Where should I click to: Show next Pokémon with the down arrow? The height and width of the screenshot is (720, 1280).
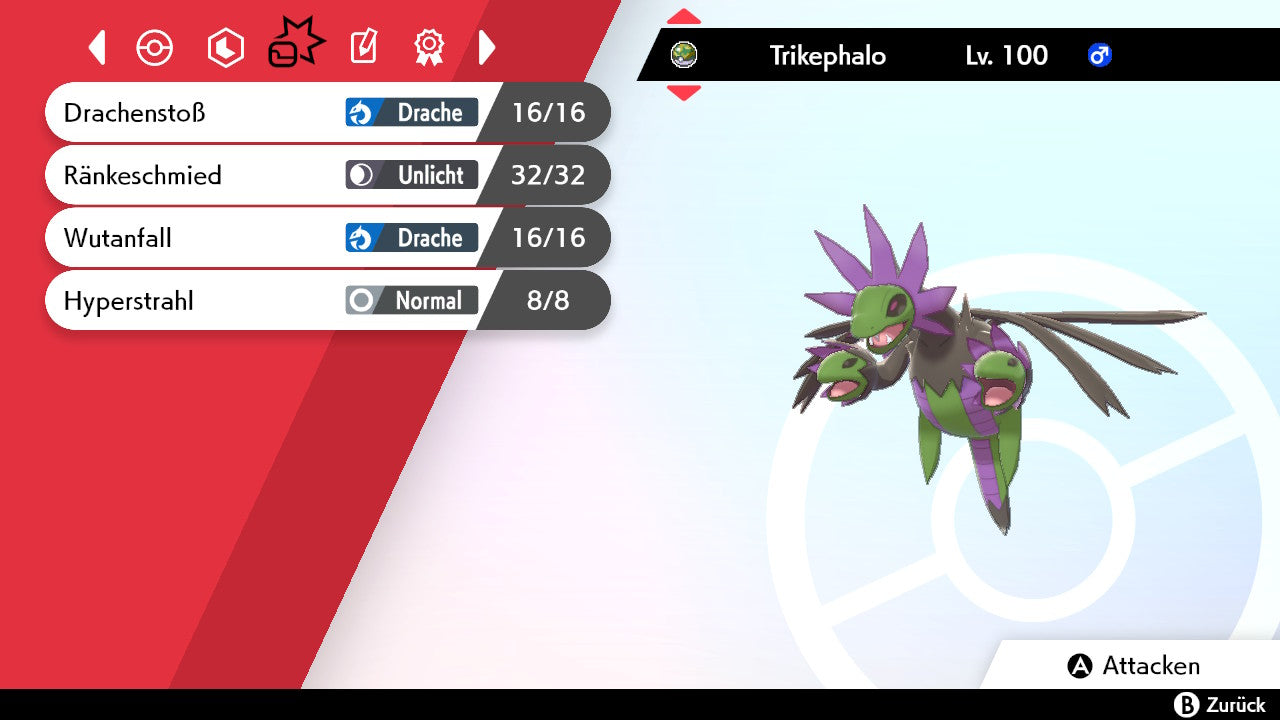coord(683,93)
